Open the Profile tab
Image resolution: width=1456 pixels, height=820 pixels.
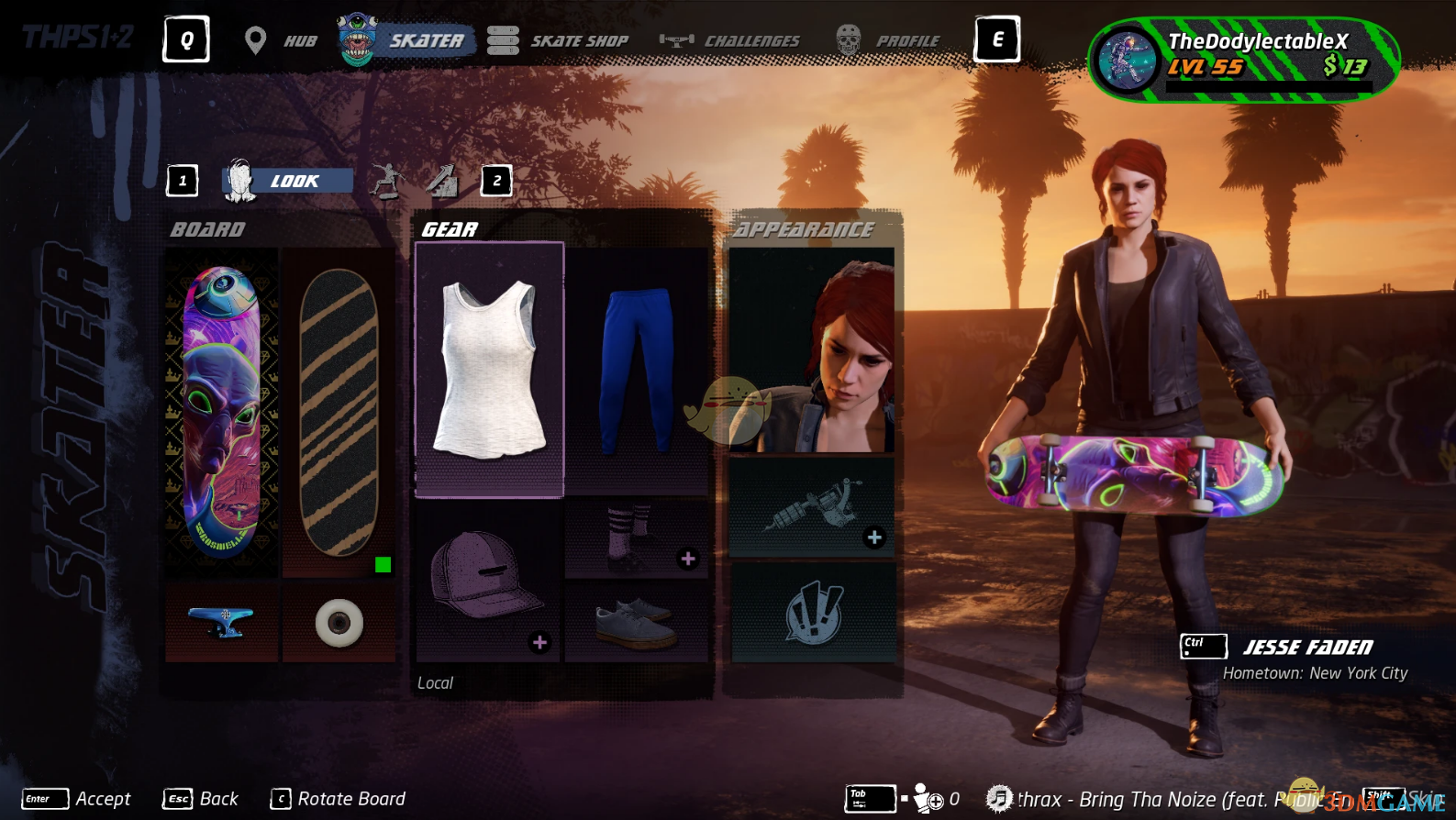click(888, 40)
